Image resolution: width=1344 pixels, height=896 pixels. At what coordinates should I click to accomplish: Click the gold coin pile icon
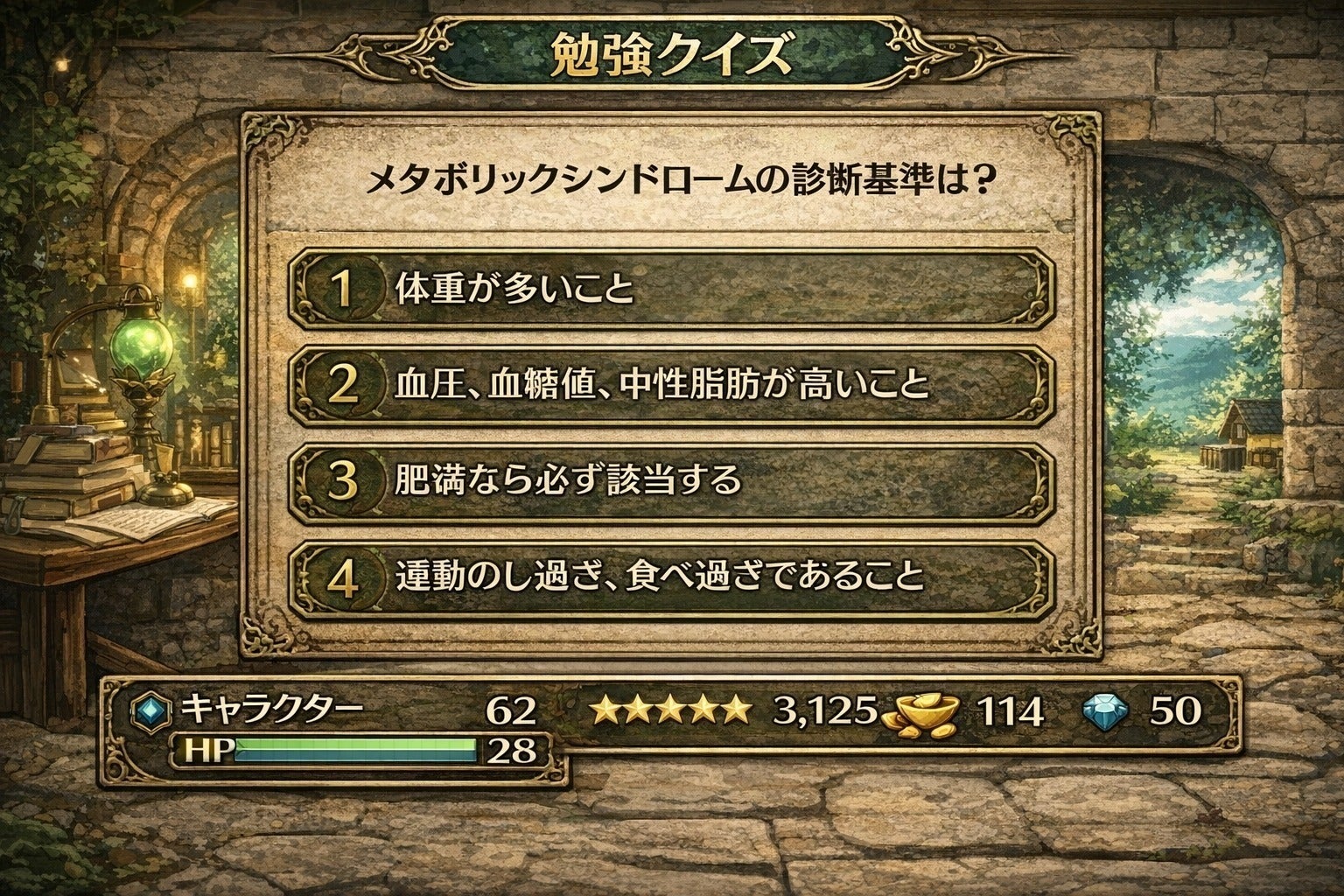pos(919,711)
